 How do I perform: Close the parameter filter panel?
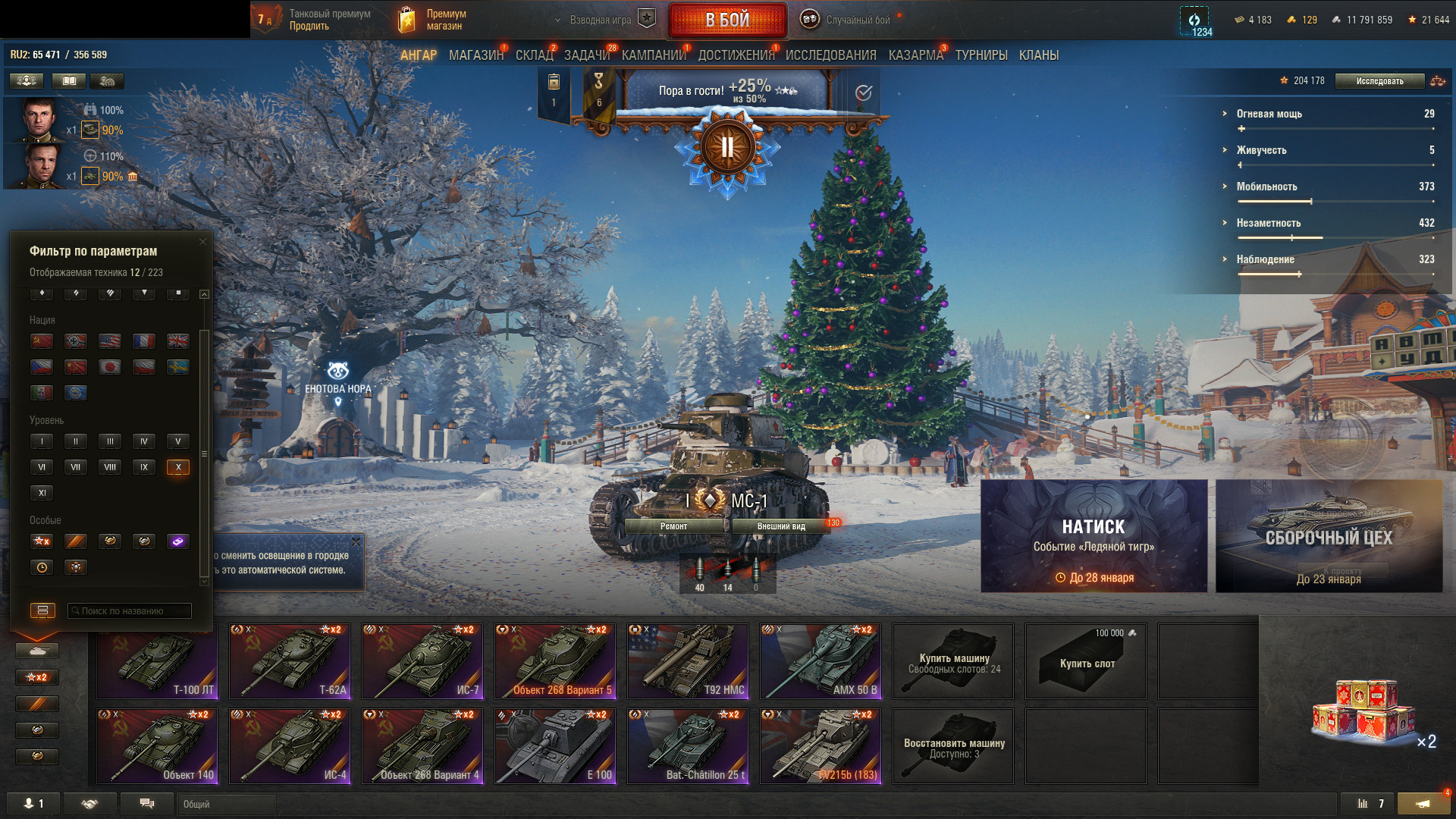(x=202, y=242)
